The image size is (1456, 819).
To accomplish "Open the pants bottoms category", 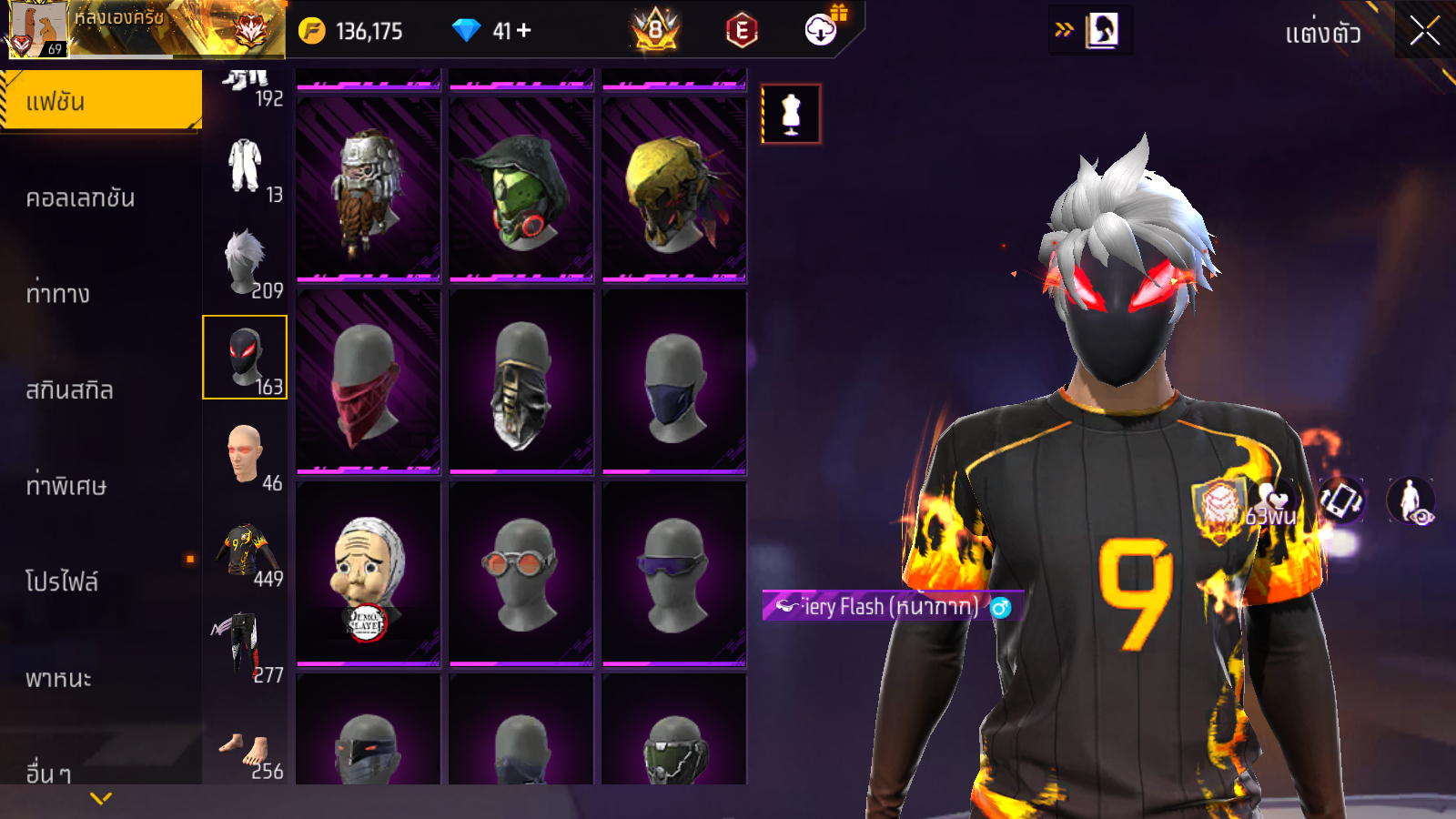I will 245,646.
